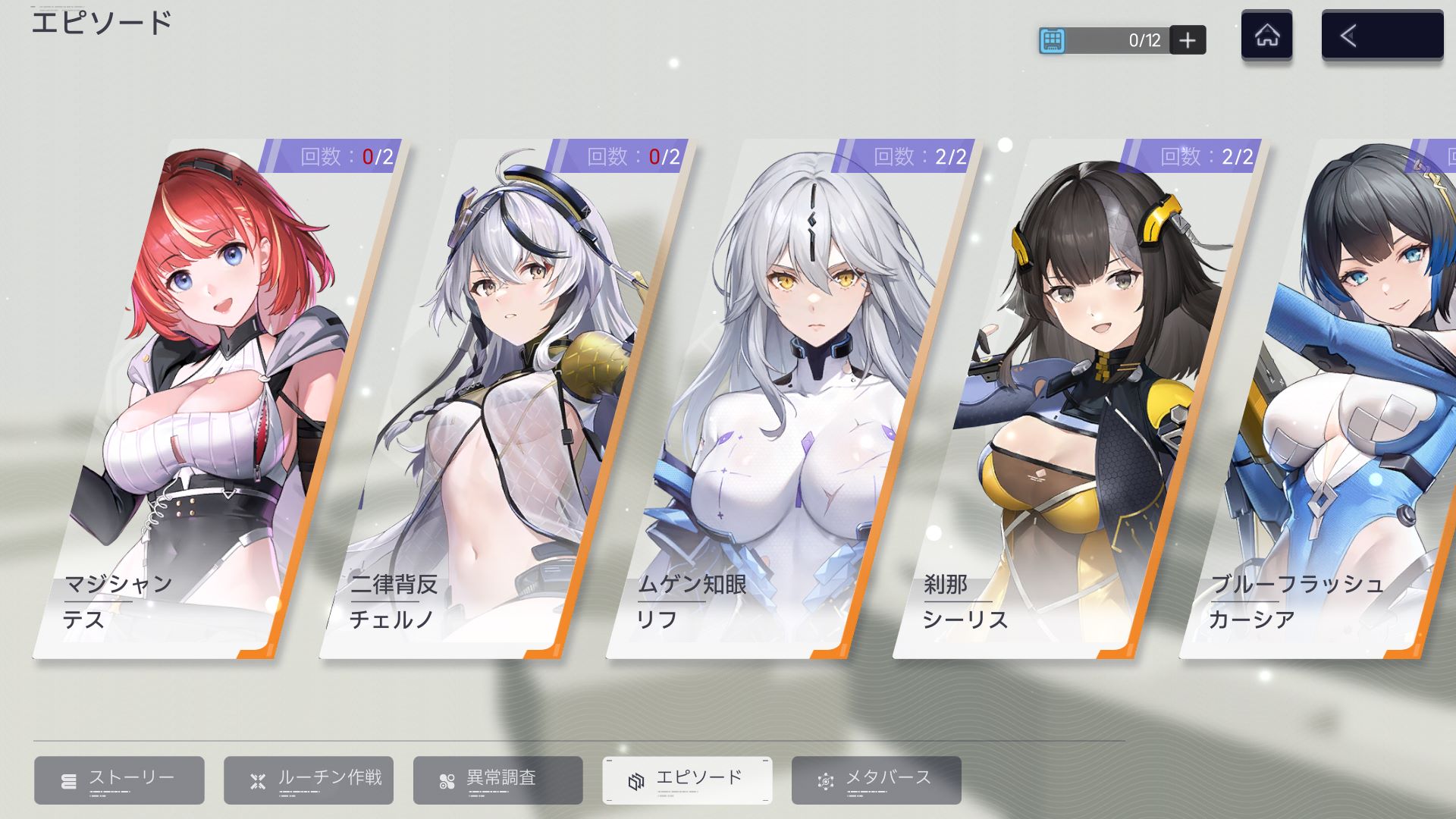Switch to the ストーリー tab
The width and height of the screenshot is (1456, 819).
(x=119, y=780)
